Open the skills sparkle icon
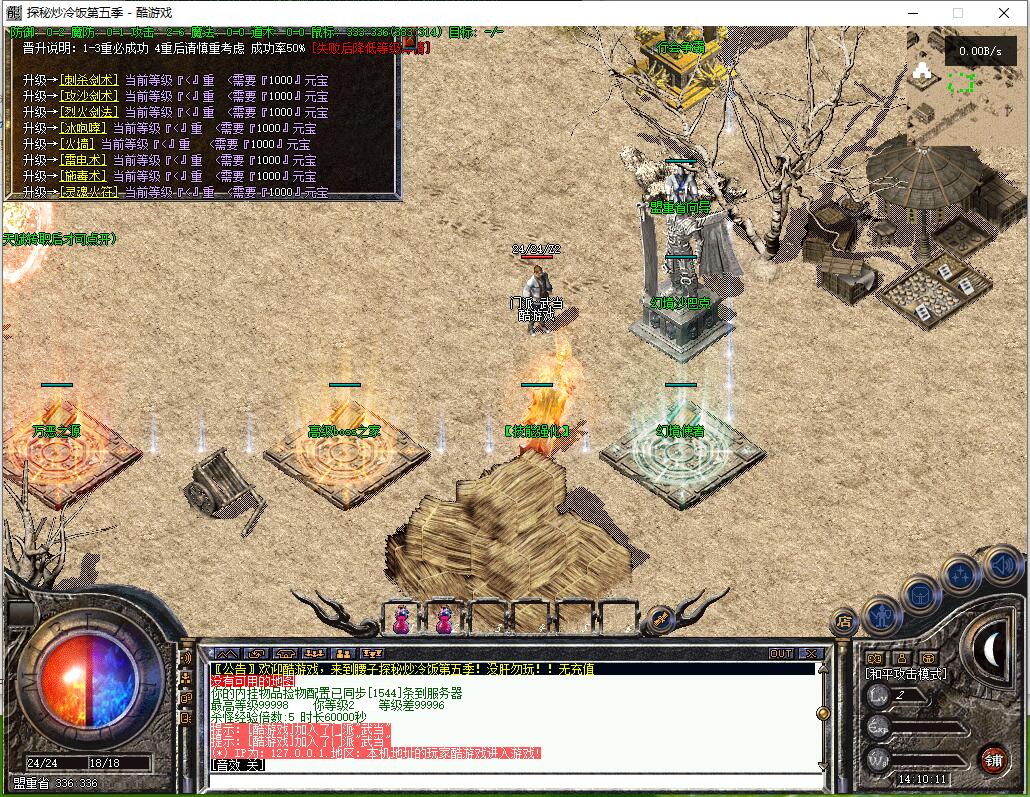The image size is (1030, 797). 961,575
